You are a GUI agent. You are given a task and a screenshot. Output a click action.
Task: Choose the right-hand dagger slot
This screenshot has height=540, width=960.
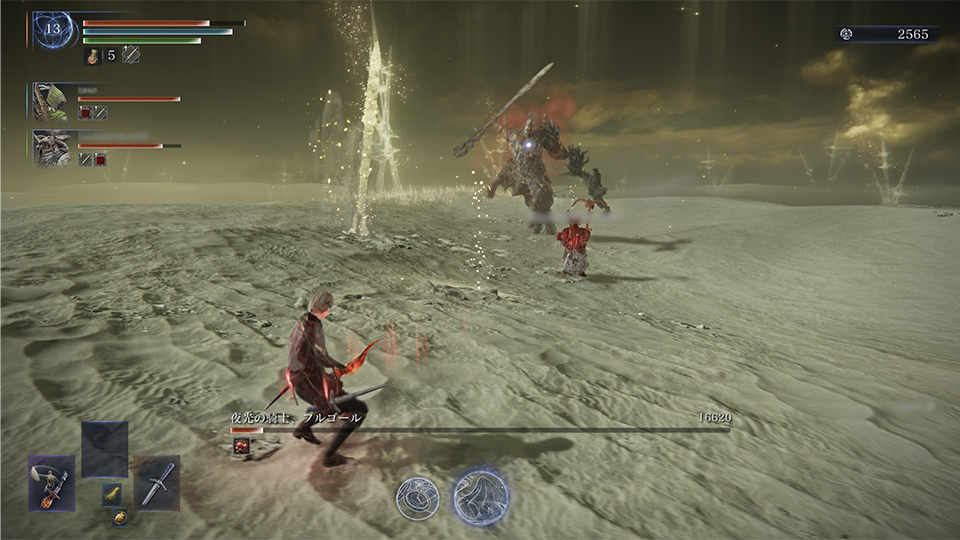(x=157, y=483)
